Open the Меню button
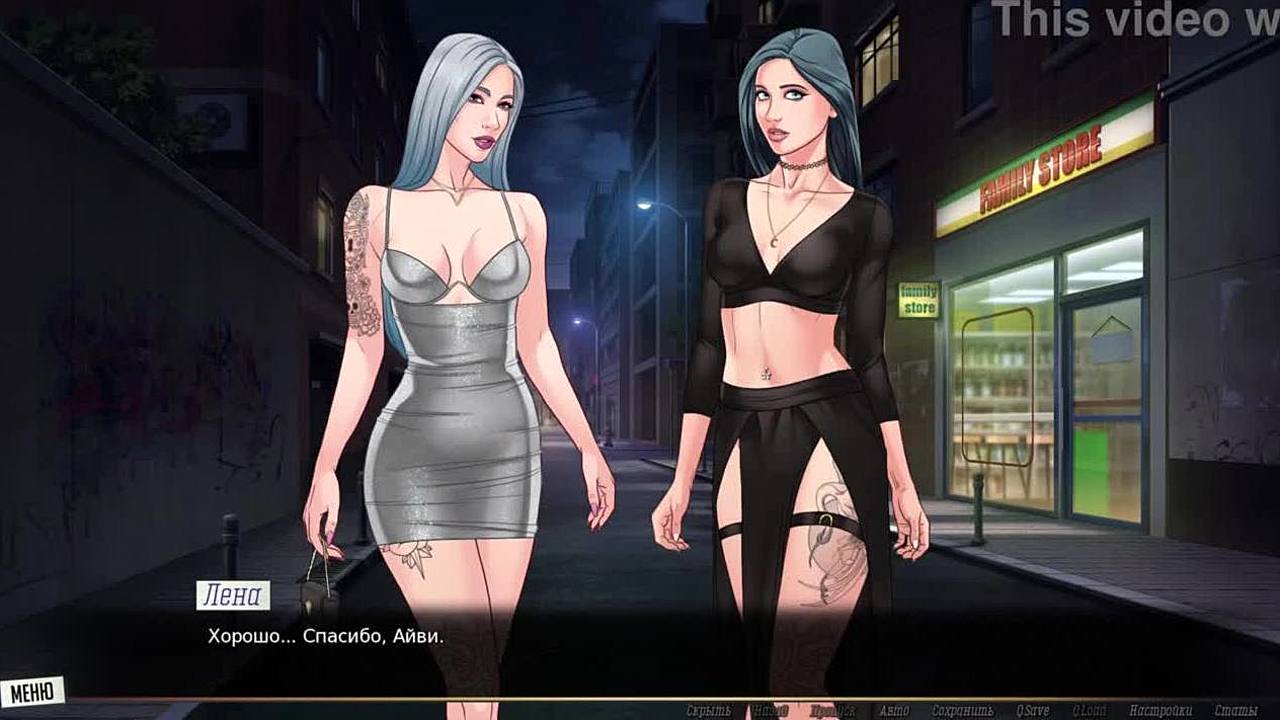The height and width of the screenshot is (720, 1280). click(x=33, y=690)
